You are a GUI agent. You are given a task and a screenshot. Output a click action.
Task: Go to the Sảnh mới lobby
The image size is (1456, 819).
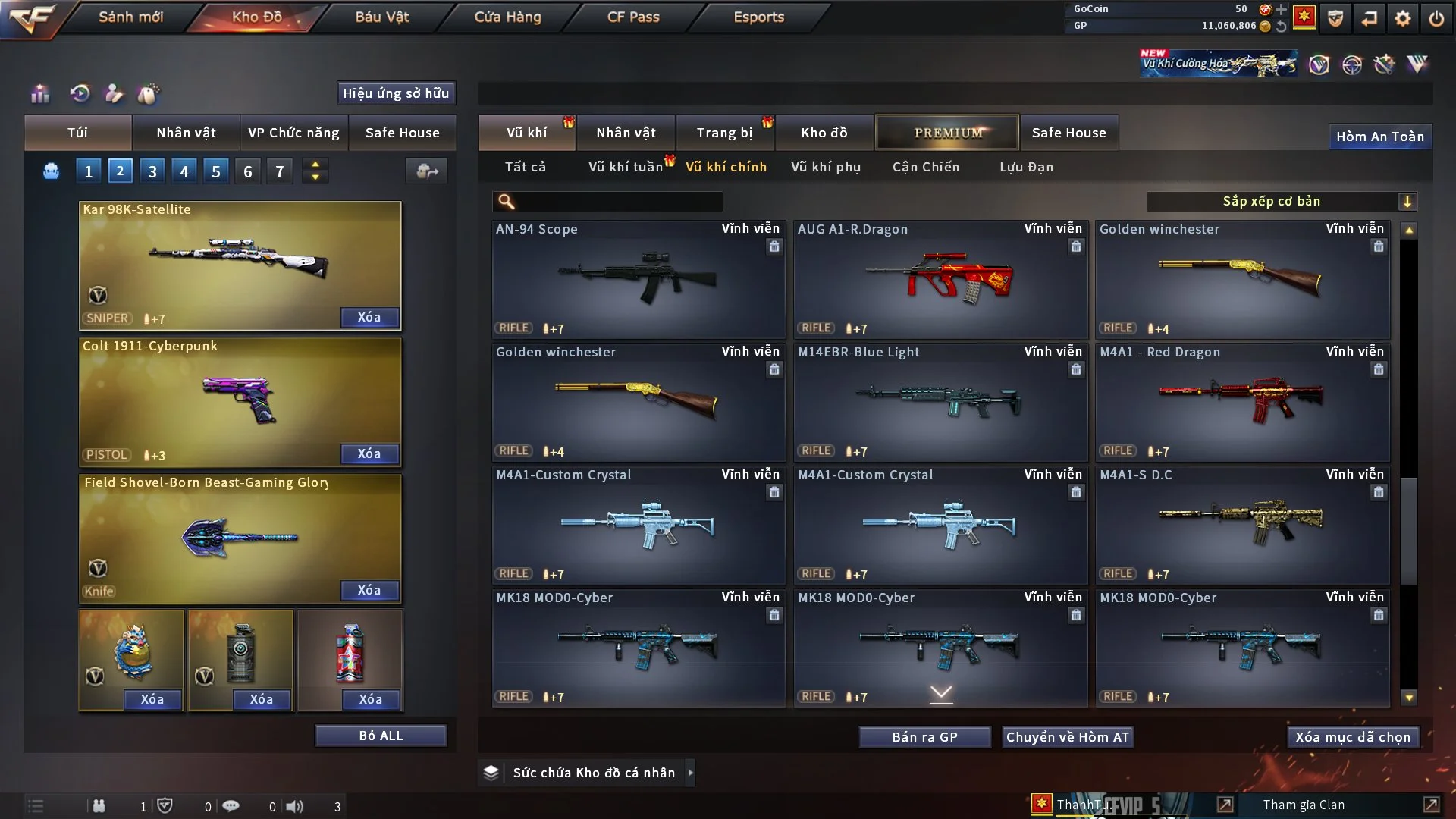130,17
